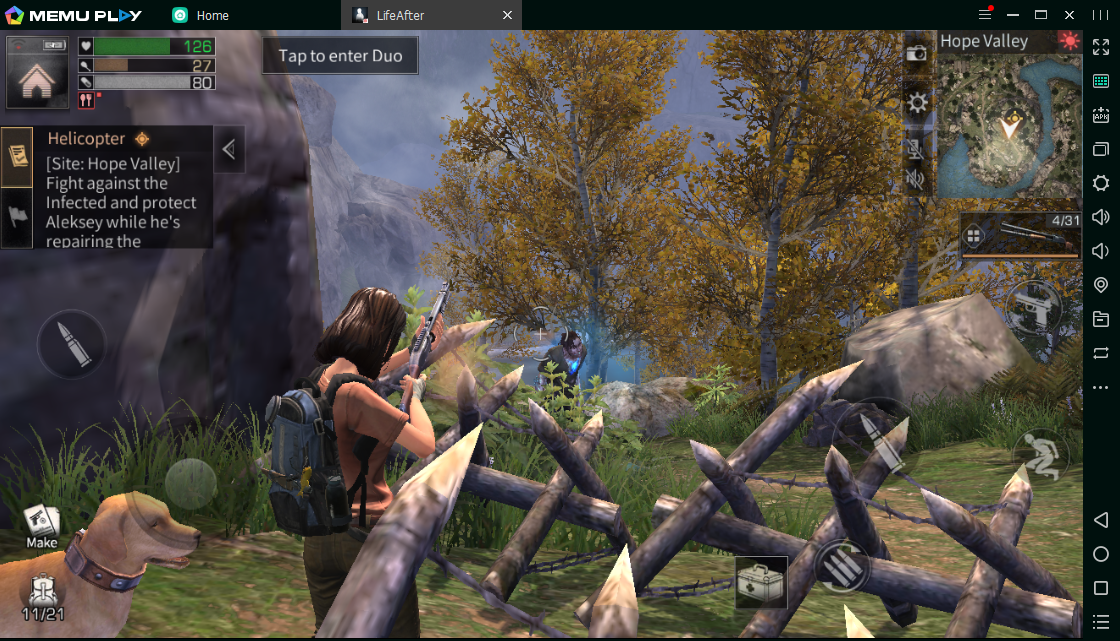The width and height of the screenshot is (1120, 641).
Task: Tap the "Tap to enter Duo" button
Action: coord(340,56)
